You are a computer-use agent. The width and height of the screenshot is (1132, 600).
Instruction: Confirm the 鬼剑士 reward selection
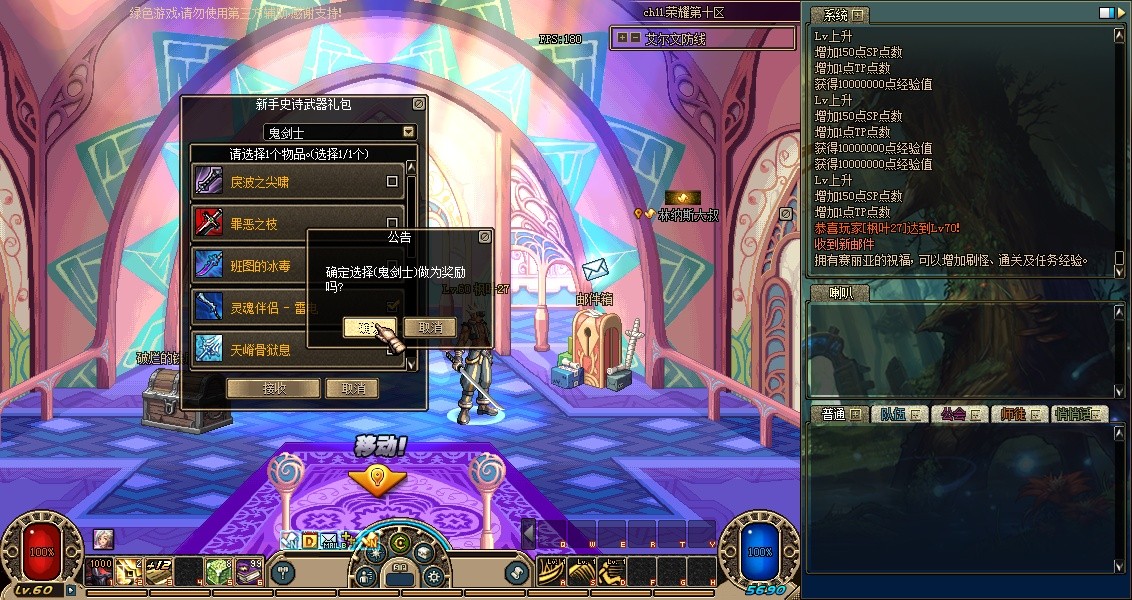click(x=369, y=328)
